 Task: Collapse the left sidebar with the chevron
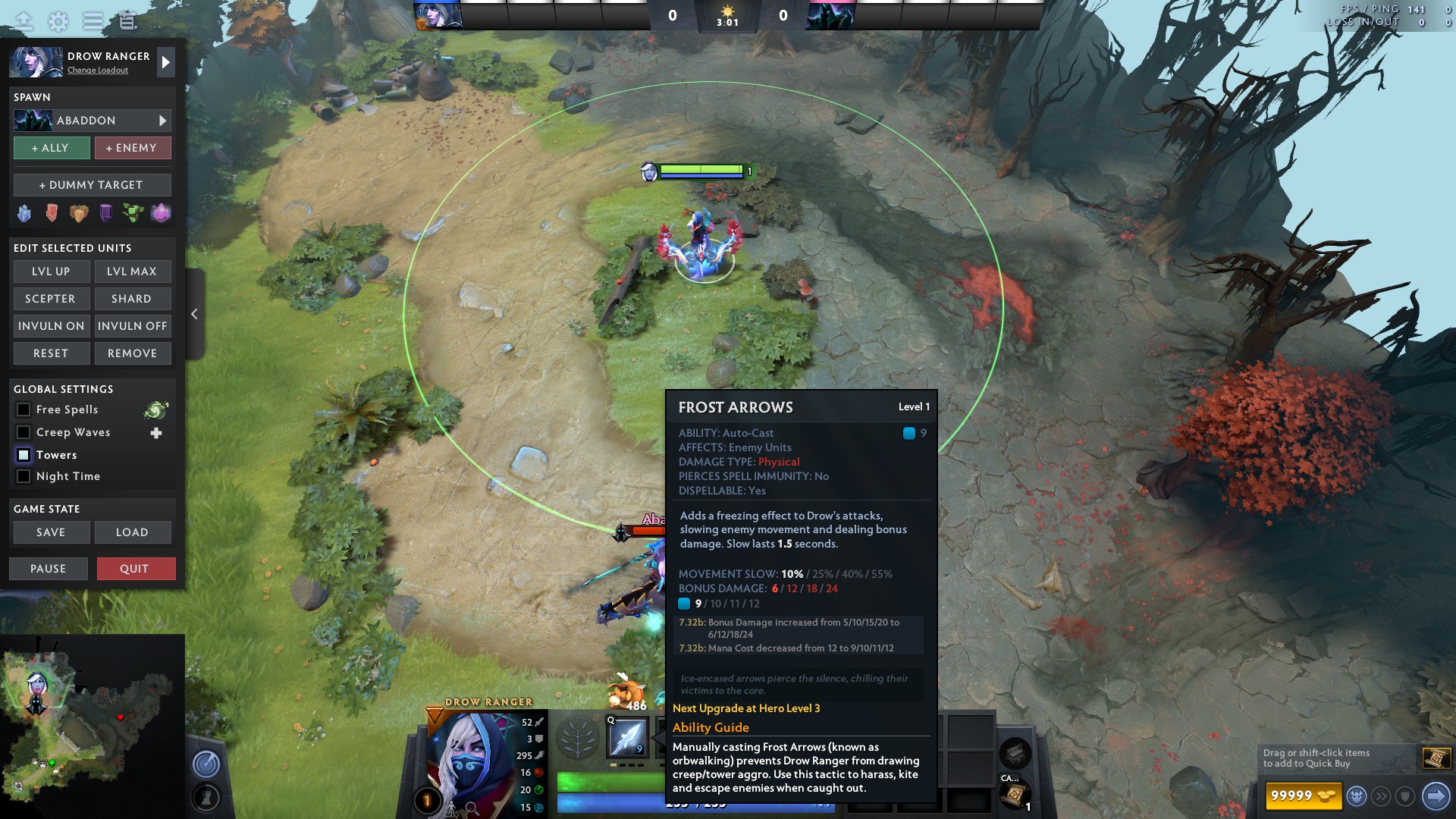click(194, 313)
